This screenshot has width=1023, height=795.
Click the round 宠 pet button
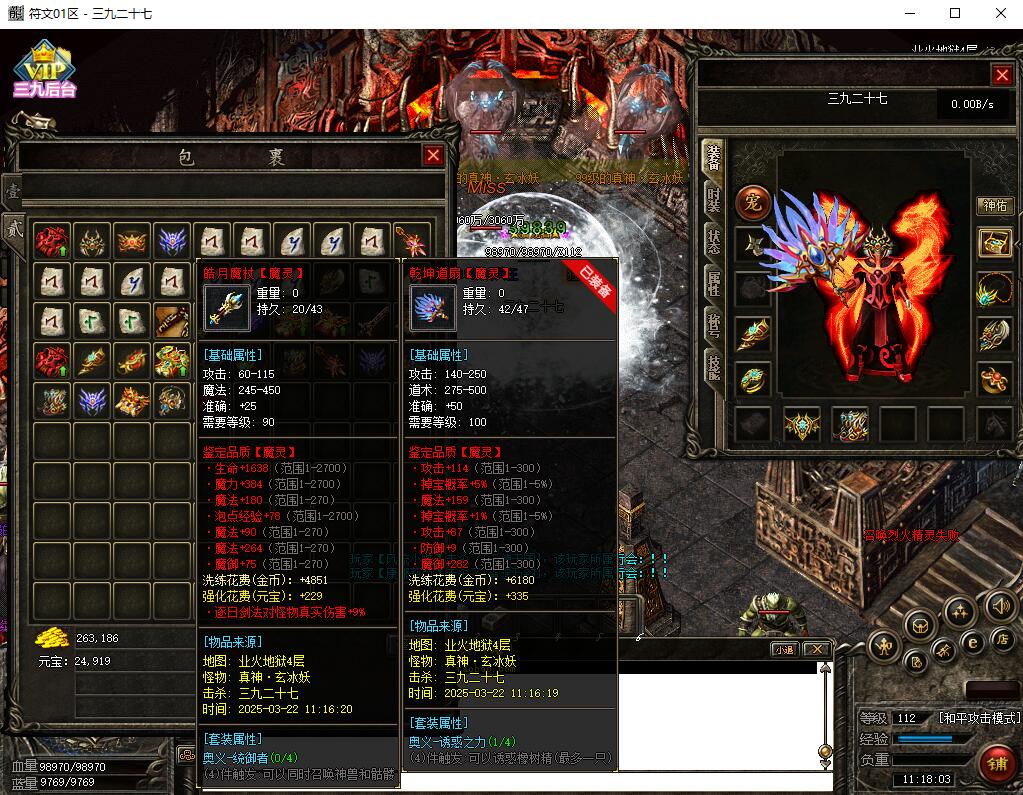pyautogui.click(x=753, y=203)
